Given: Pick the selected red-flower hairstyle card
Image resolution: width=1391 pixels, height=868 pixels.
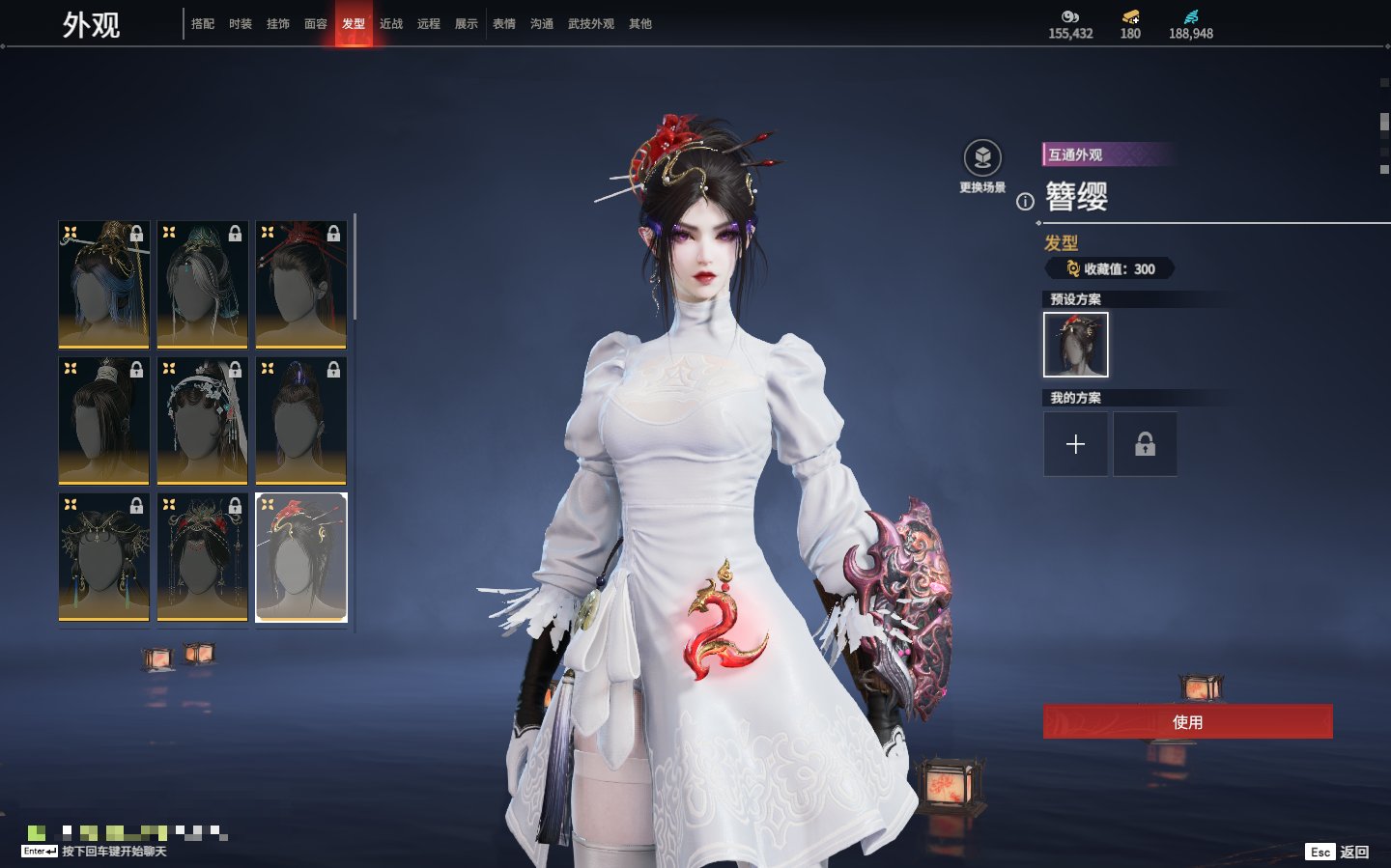Looking at the screenshot, I should 301,557.
